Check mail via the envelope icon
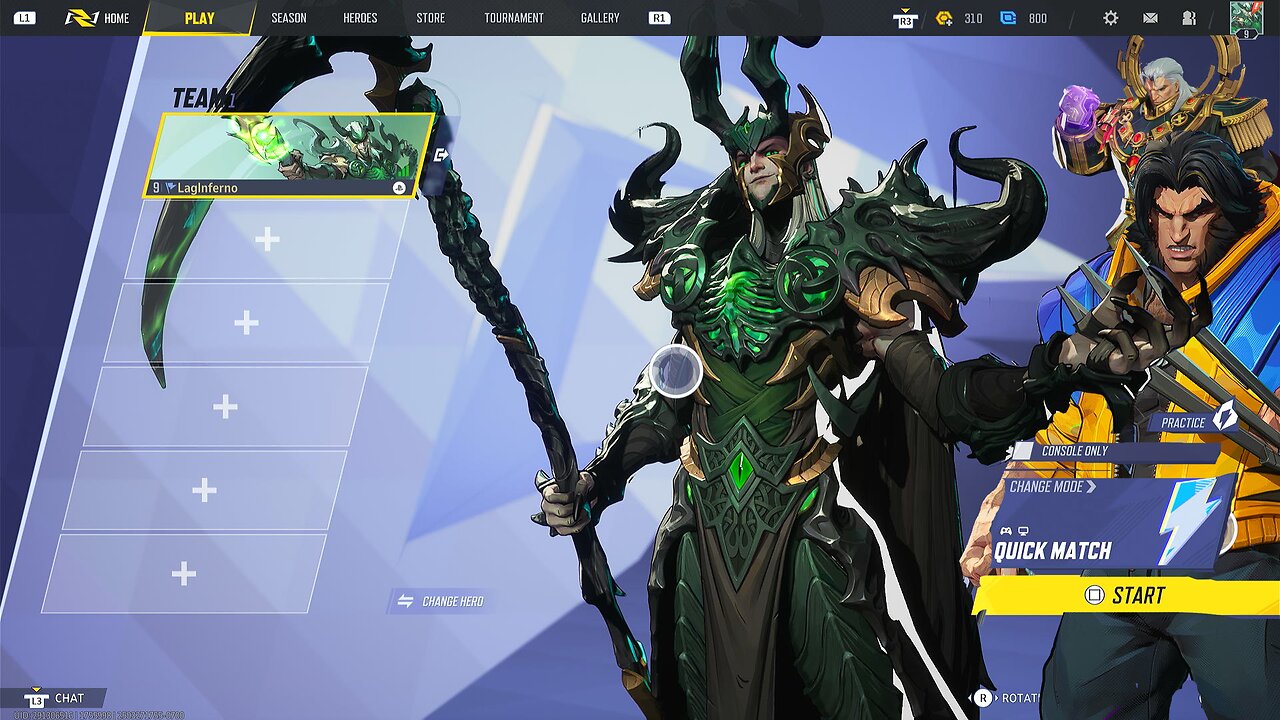Screen dimensions: 1280x720 [x=1150, y=18]
